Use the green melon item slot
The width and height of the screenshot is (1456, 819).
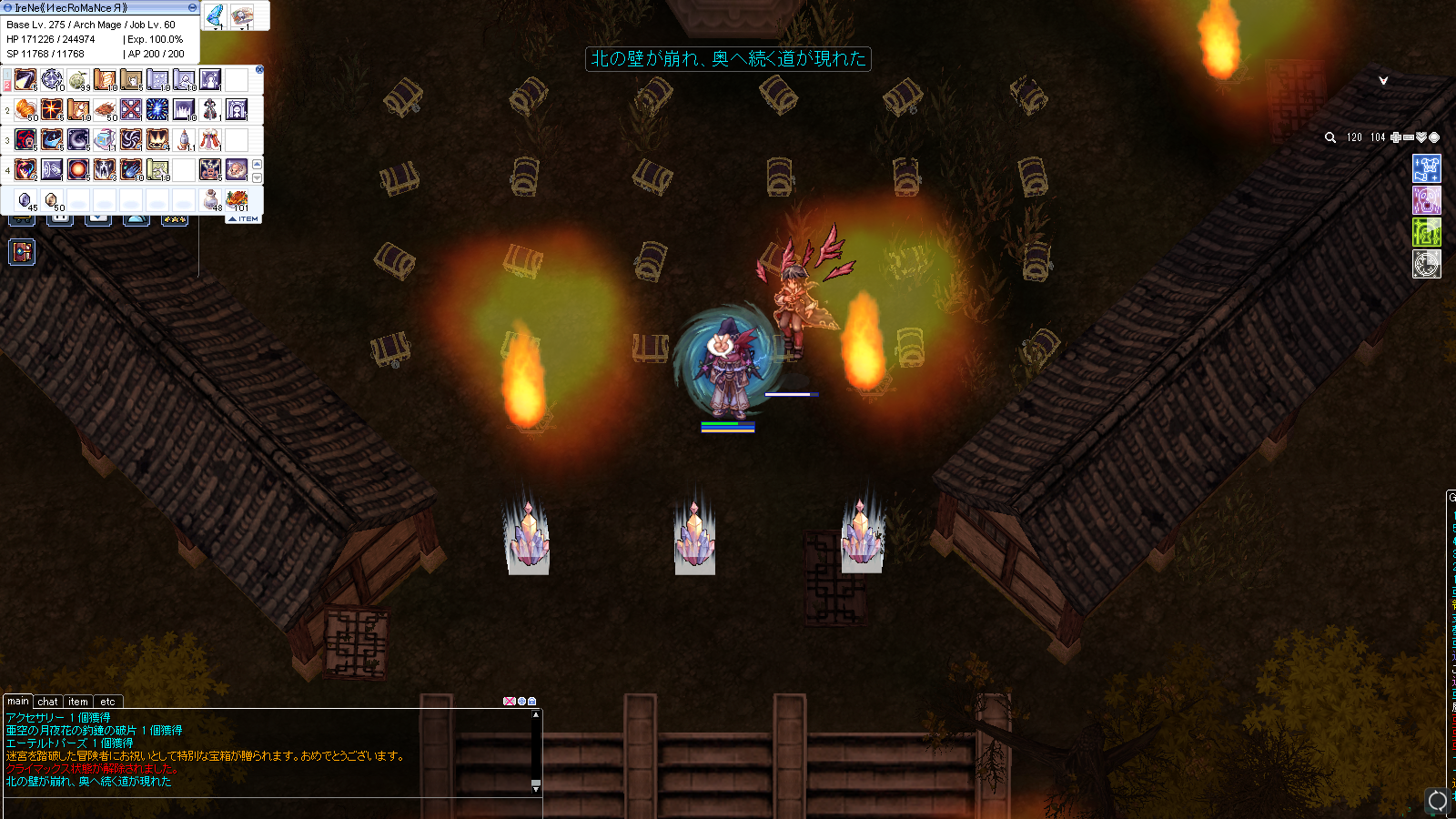point(78,81)
